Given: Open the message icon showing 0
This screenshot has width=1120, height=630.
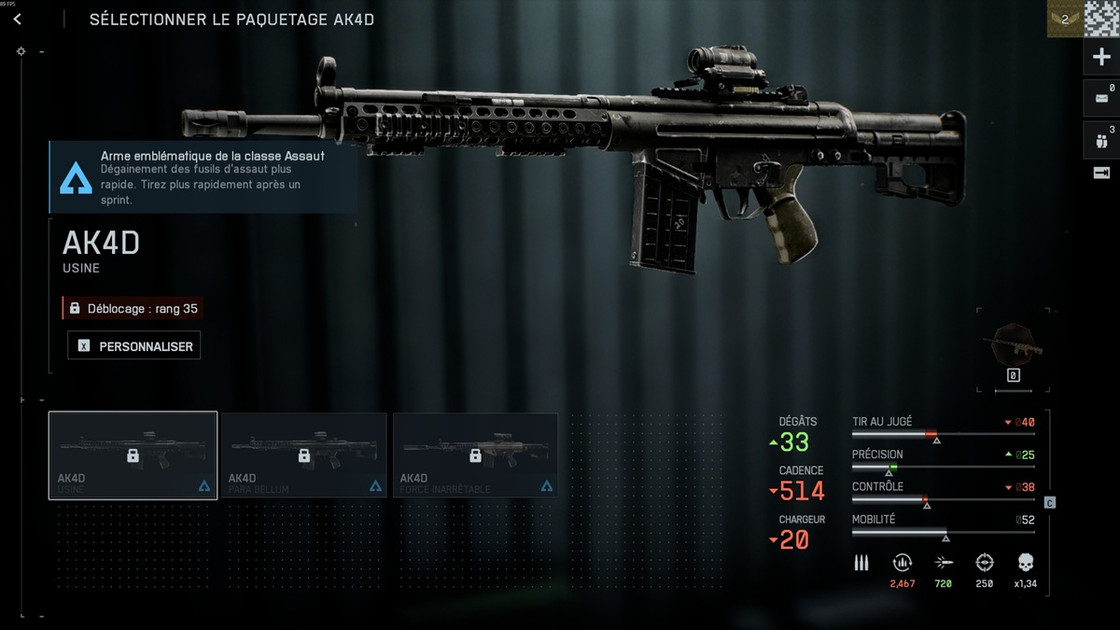Looking at the screenshot, I should pyautogui.click(x=1101, y=98).
